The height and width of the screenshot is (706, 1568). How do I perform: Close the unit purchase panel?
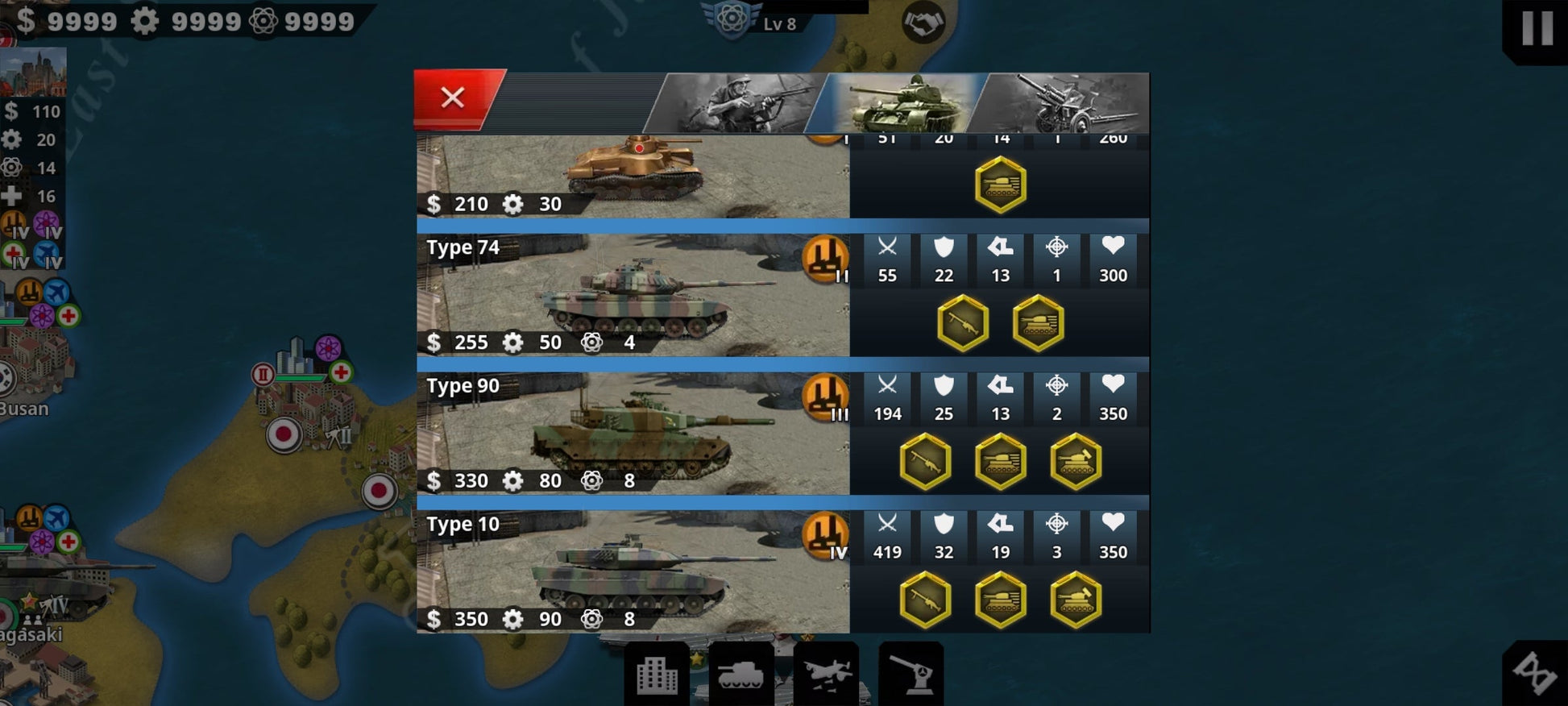[453, 98]
